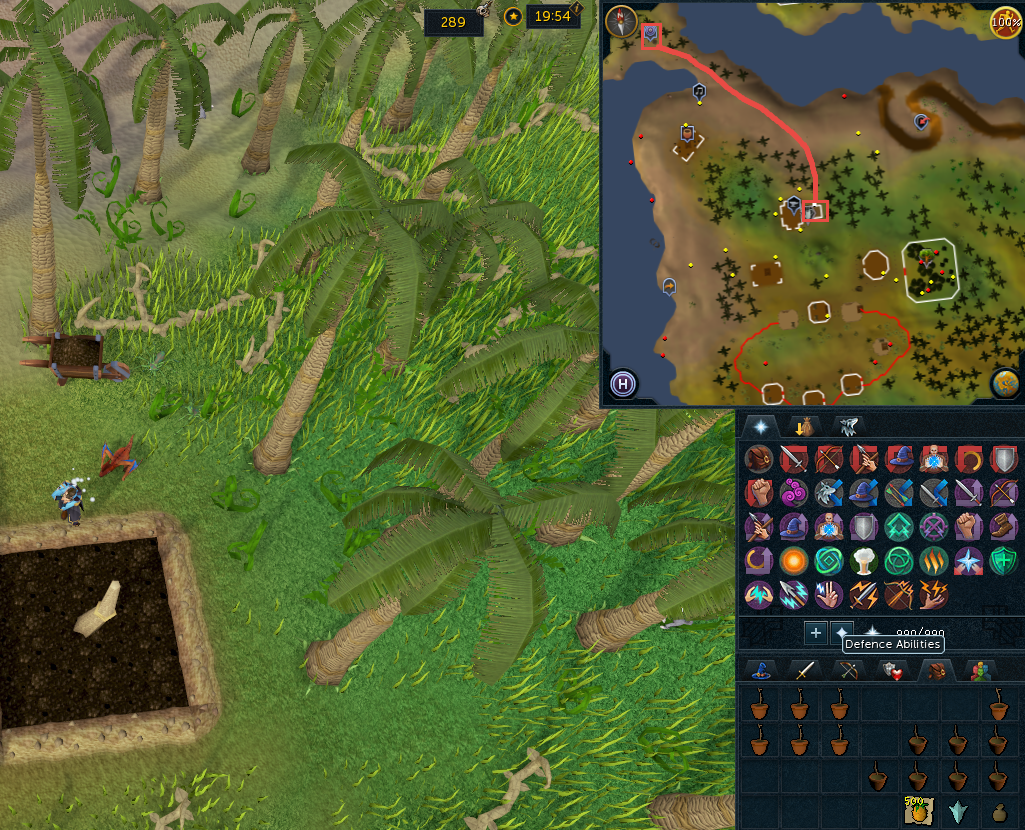This screenshot has height=830, width=1025.
Task: Click the compass on the minimap
Action: point(623,20)
